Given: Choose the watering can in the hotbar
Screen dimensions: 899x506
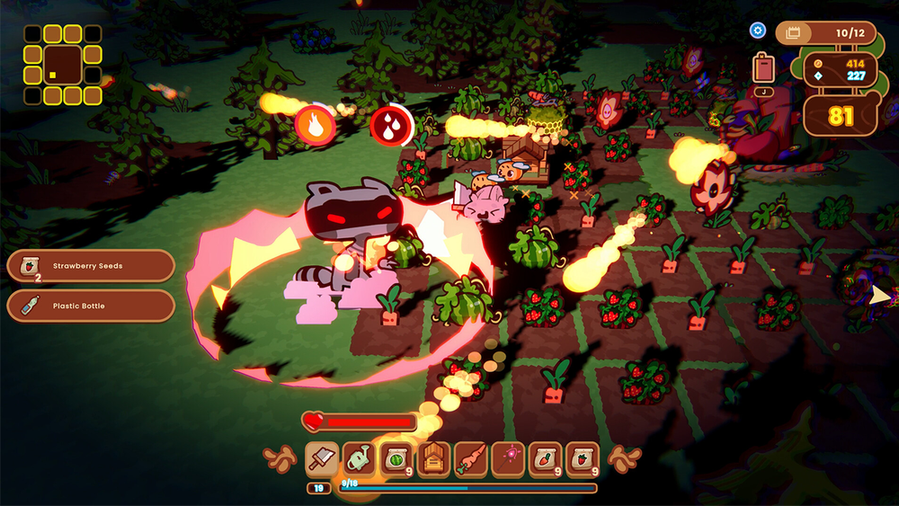Looking at the screenshot, I should [x=359, y=459].
